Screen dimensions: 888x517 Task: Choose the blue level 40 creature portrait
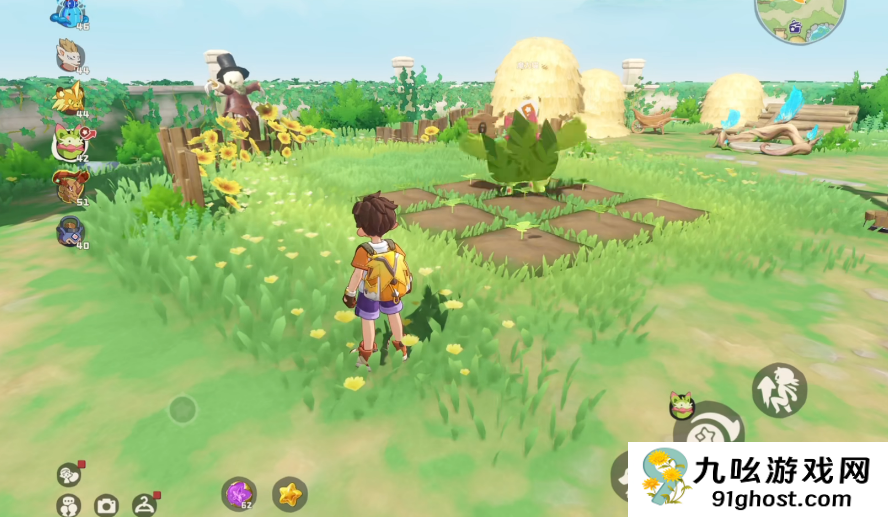pos(70,230)
